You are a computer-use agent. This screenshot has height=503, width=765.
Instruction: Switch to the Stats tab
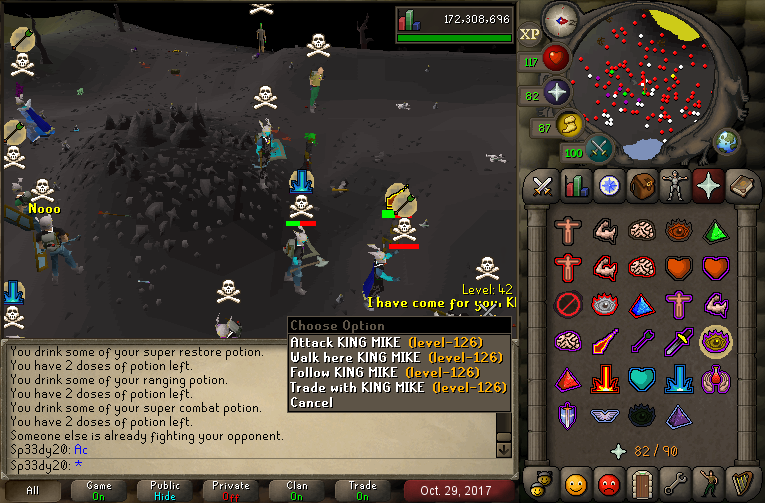(576, 186)
